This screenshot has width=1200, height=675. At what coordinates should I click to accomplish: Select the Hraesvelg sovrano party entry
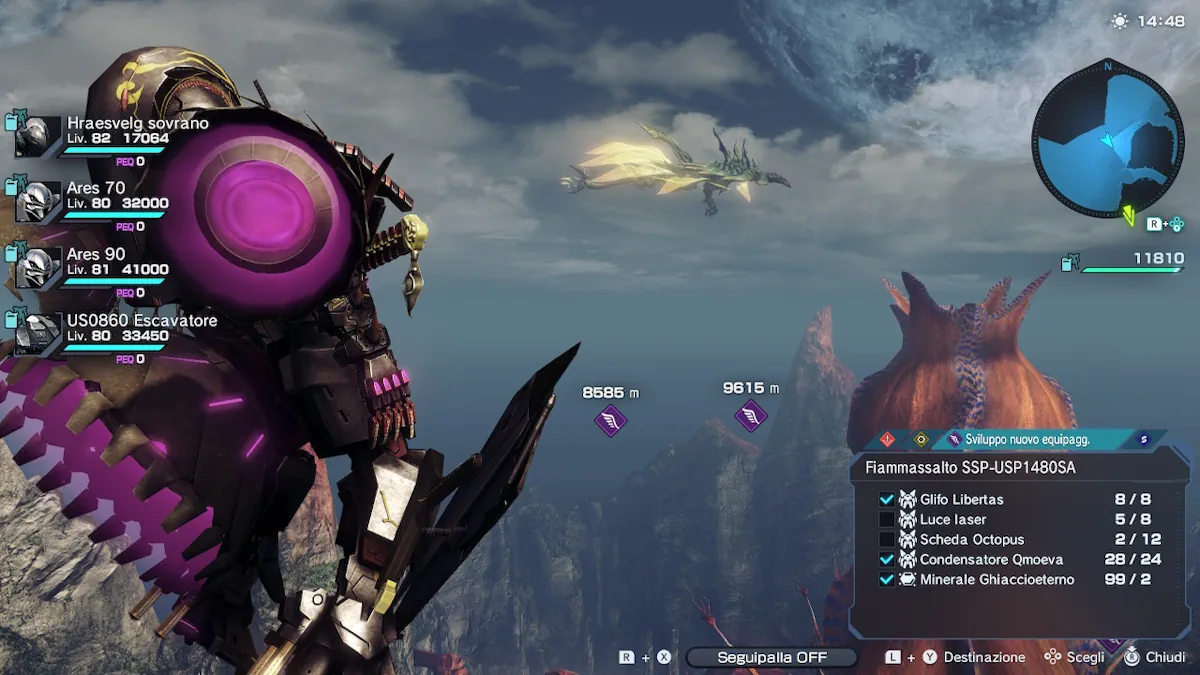(138, 124)
